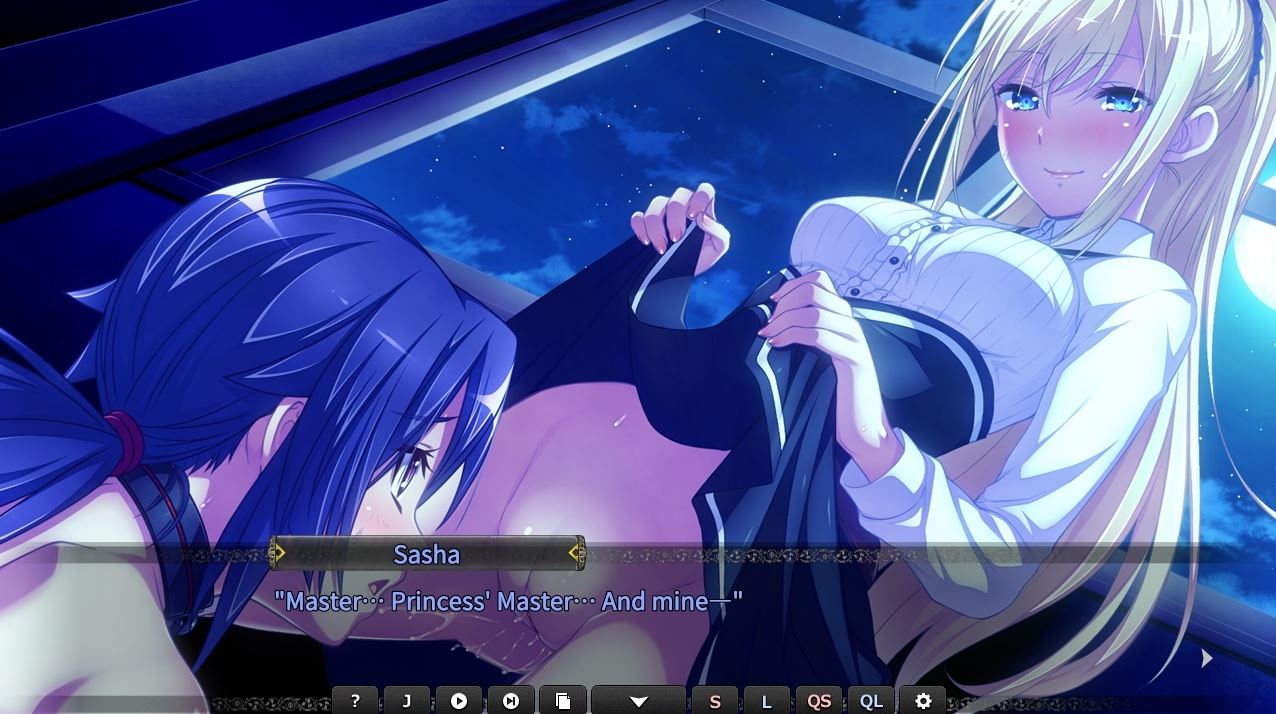Open the L load menu
1276x714 pixels.
pyautogui.click(x=767, y=701)
